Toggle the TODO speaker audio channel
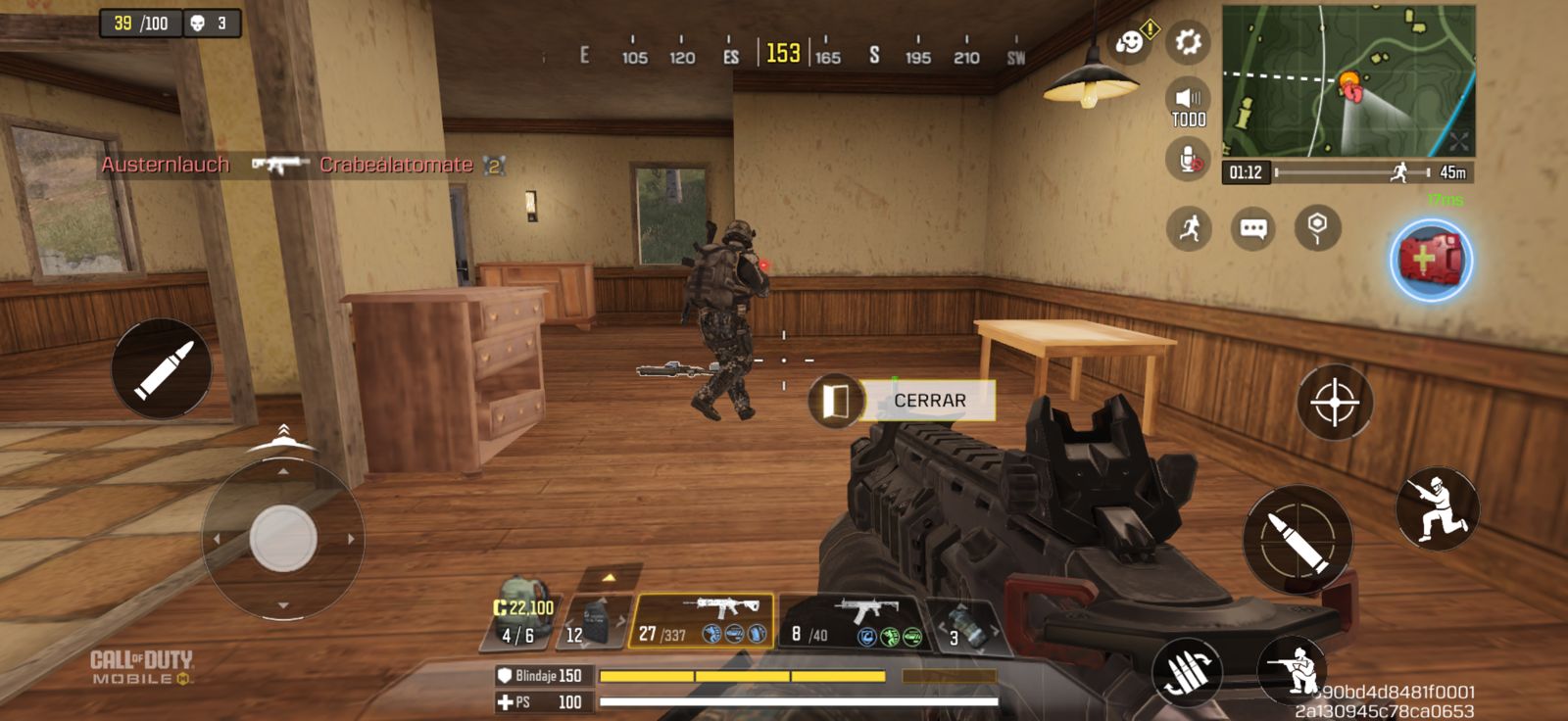The width and height of the screenshot is (1568, 721). (1188, 103)
